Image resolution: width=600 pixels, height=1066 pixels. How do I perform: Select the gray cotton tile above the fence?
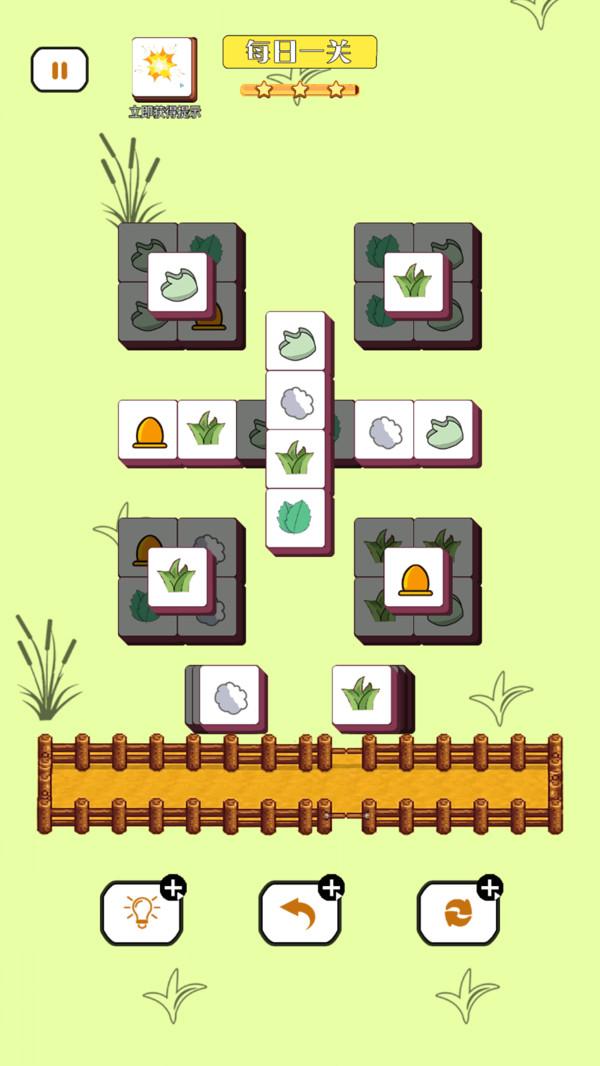coord(231,696)
